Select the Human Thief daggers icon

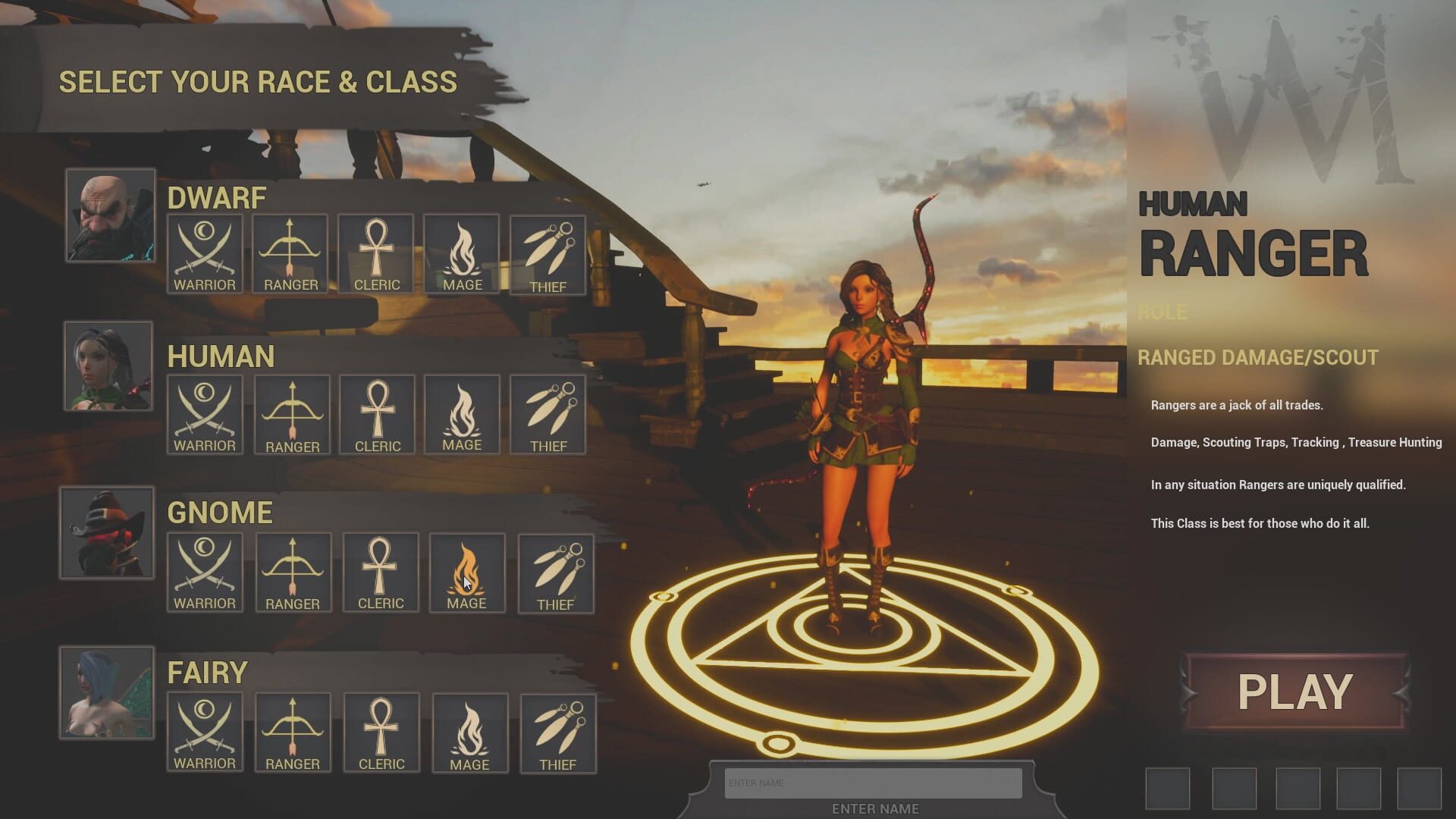[549, 413]
